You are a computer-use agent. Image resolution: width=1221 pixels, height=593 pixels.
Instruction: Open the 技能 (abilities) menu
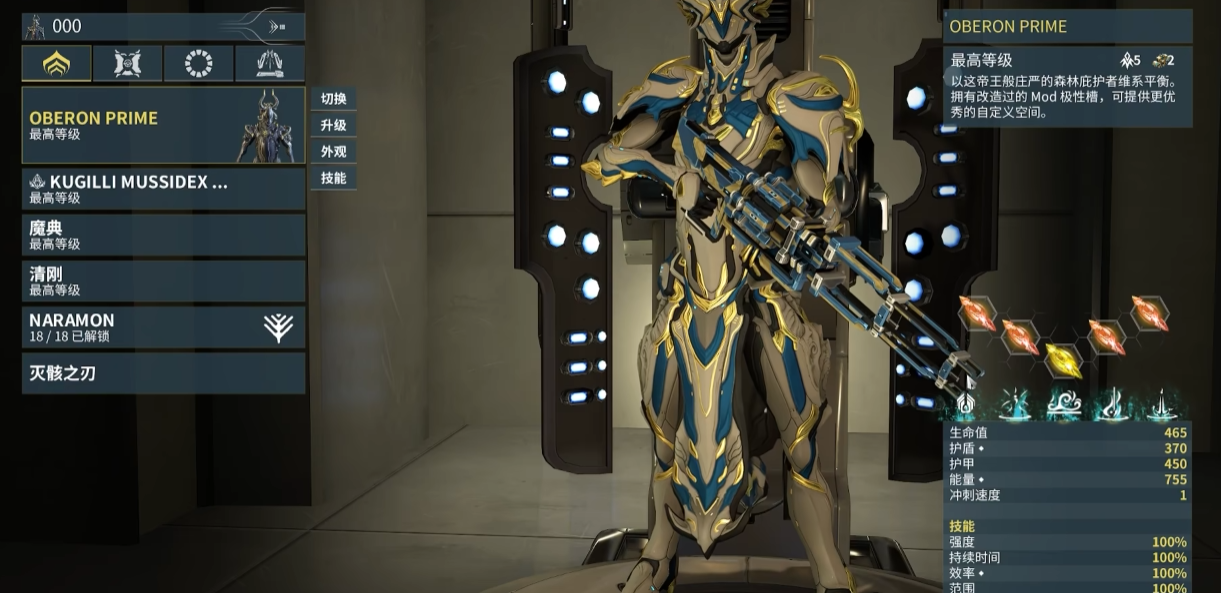(x=333, y=178)
